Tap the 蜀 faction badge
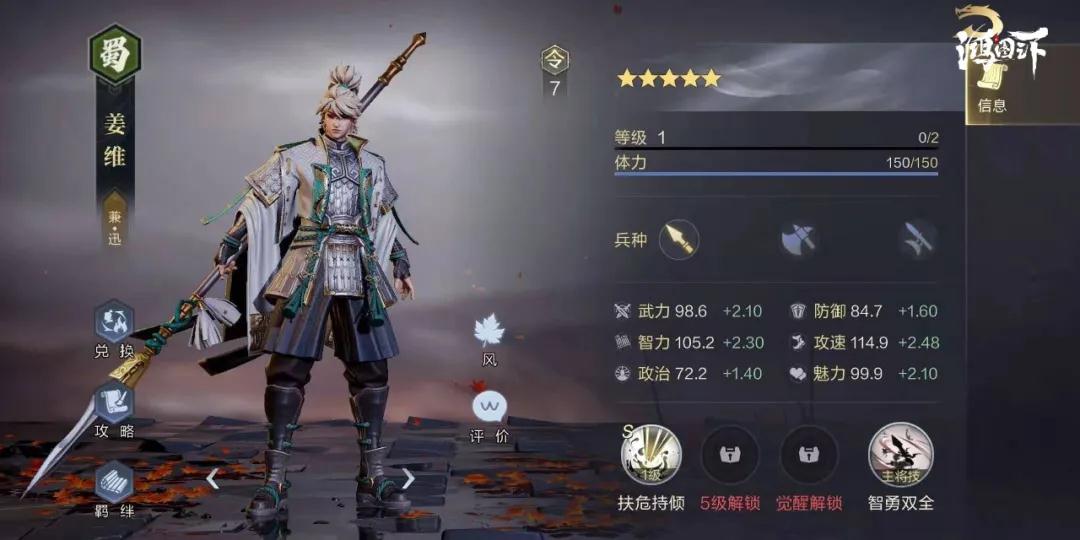1080x540 pixels. pos(115,53)
